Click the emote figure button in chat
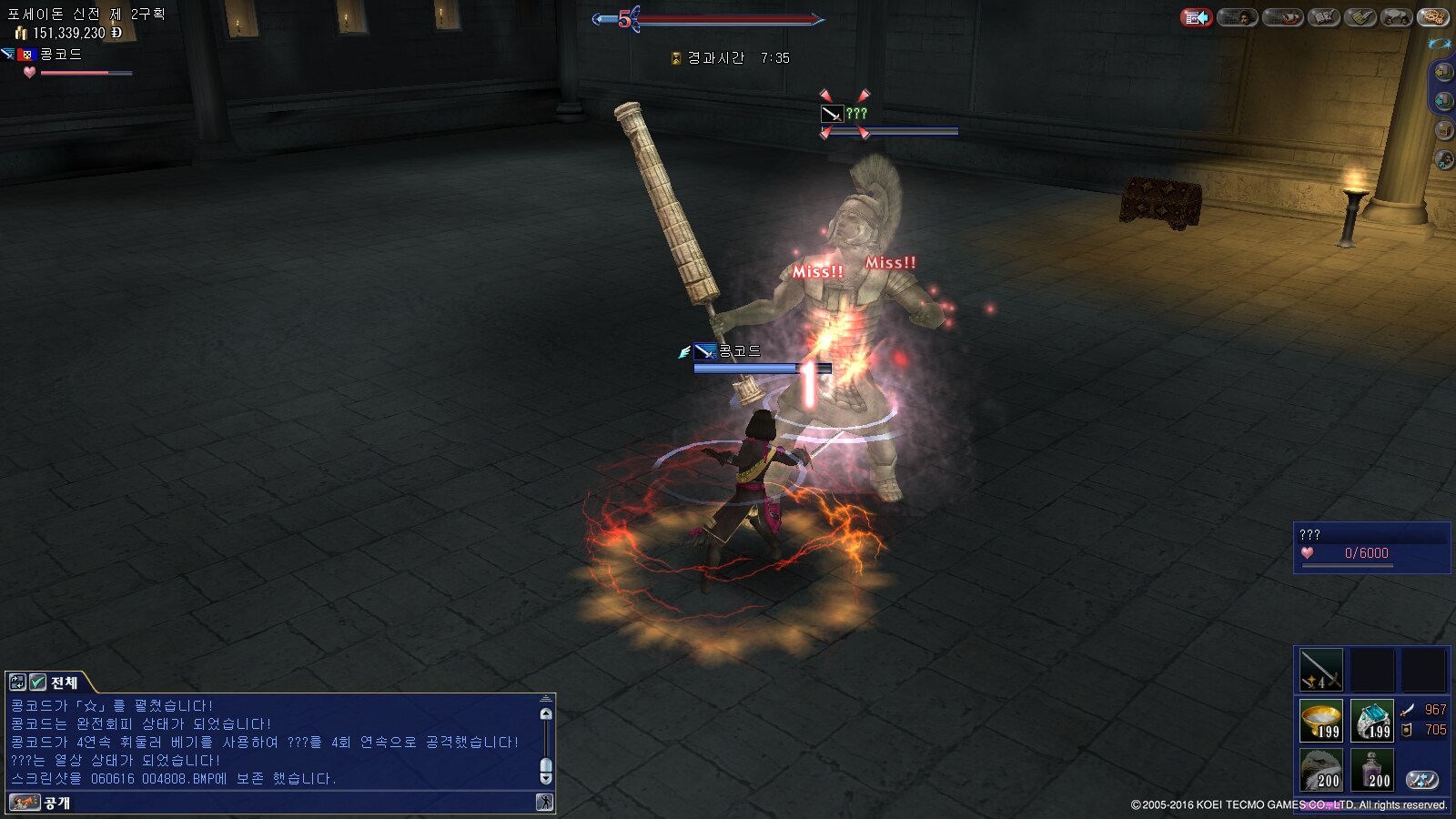 (544, 802)
